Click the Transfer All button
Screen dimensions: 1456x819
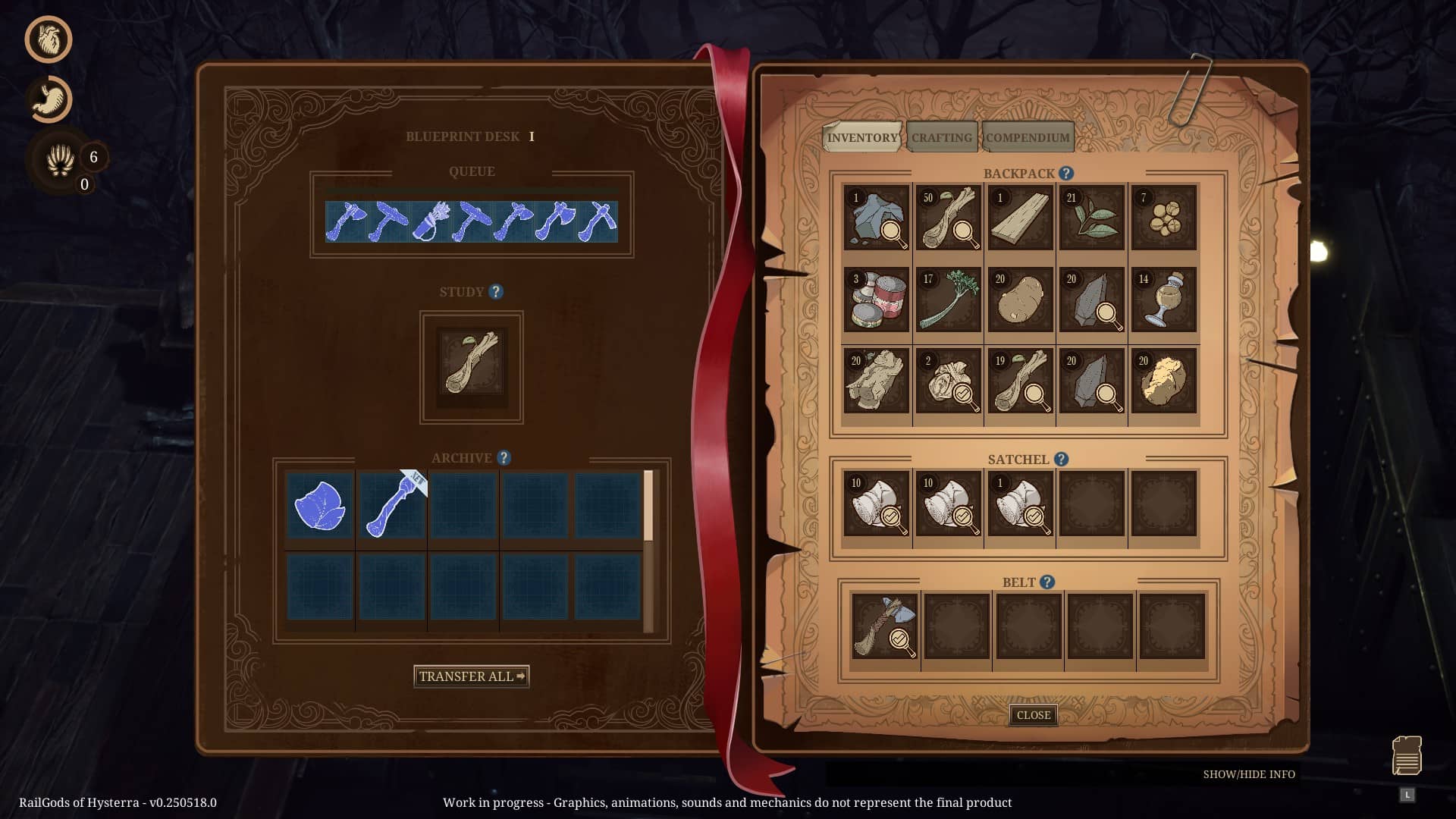coord(471,676)
